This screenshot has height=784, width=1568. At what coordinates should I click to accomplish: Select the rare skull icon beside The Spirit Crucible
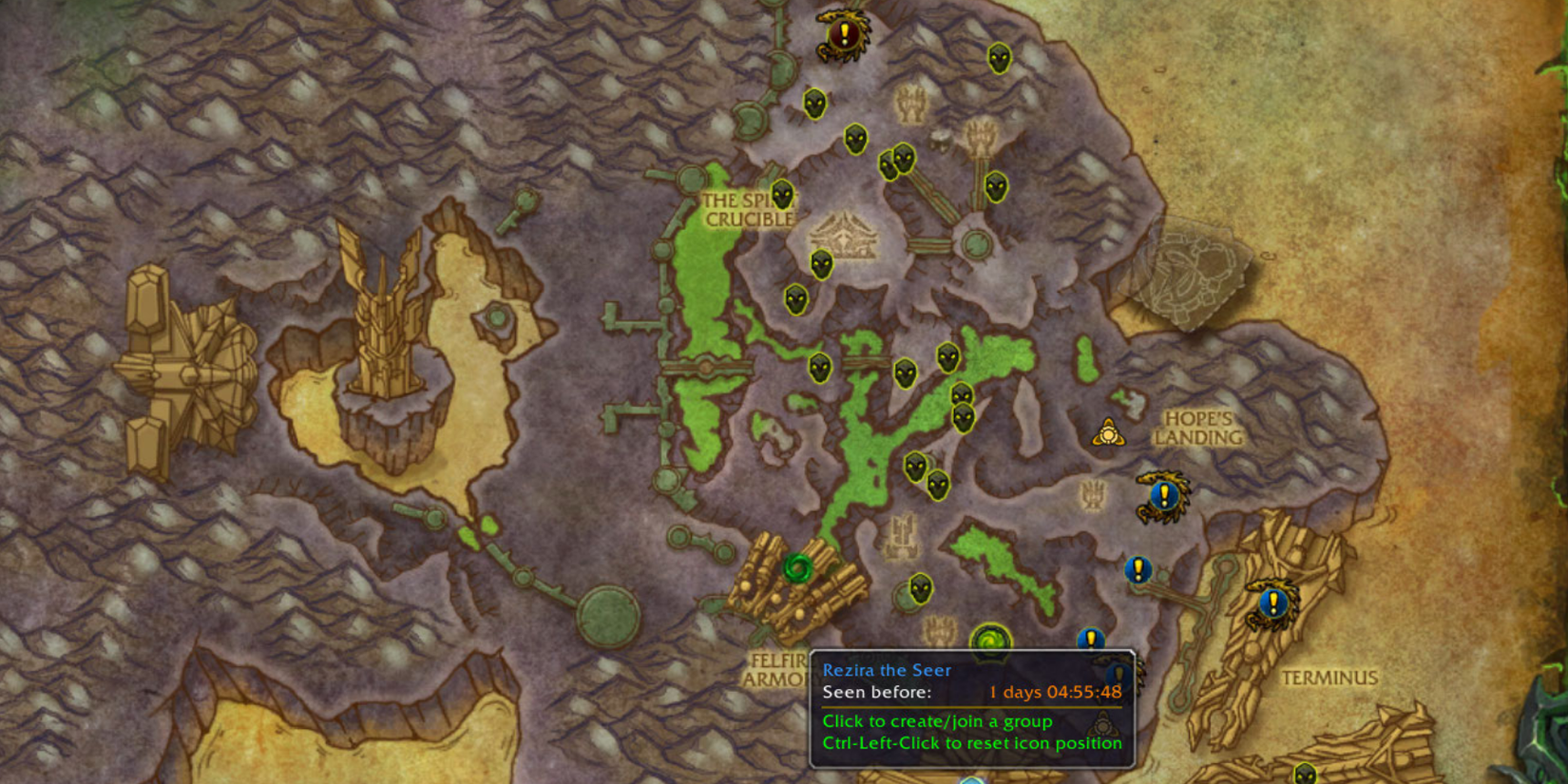click(x=782, y=197)
